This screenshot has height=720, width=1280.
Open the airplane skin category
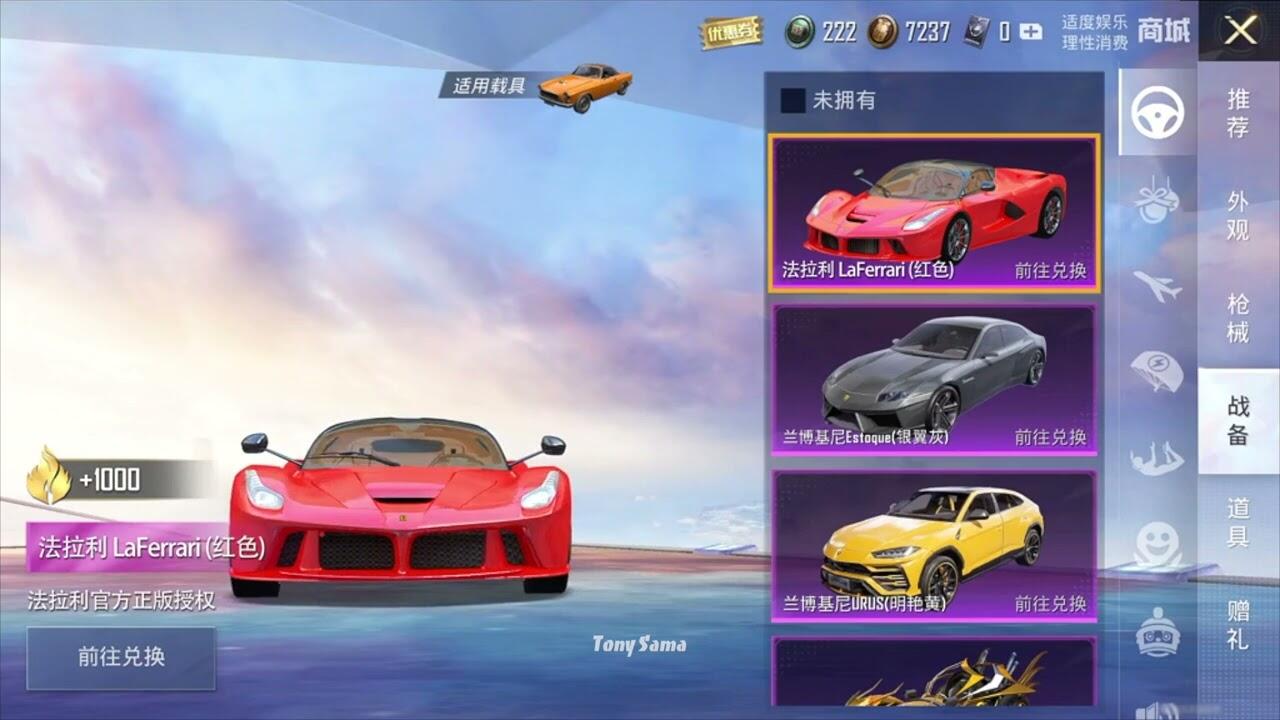pyautogui.click(x=1157, y=287)
